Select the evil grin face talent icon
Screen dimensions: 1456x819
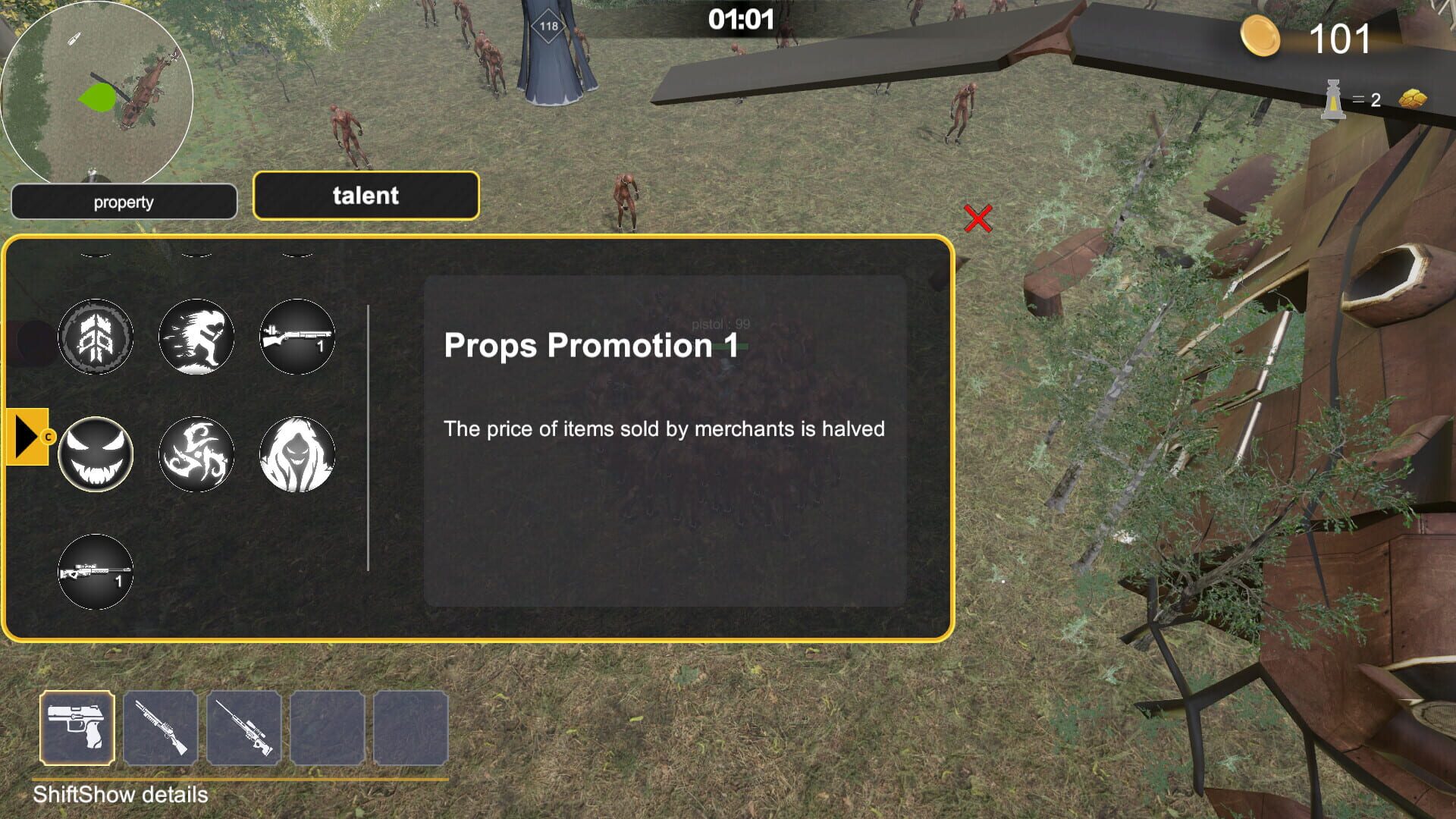pyautogui.click(x=96, y=453)
